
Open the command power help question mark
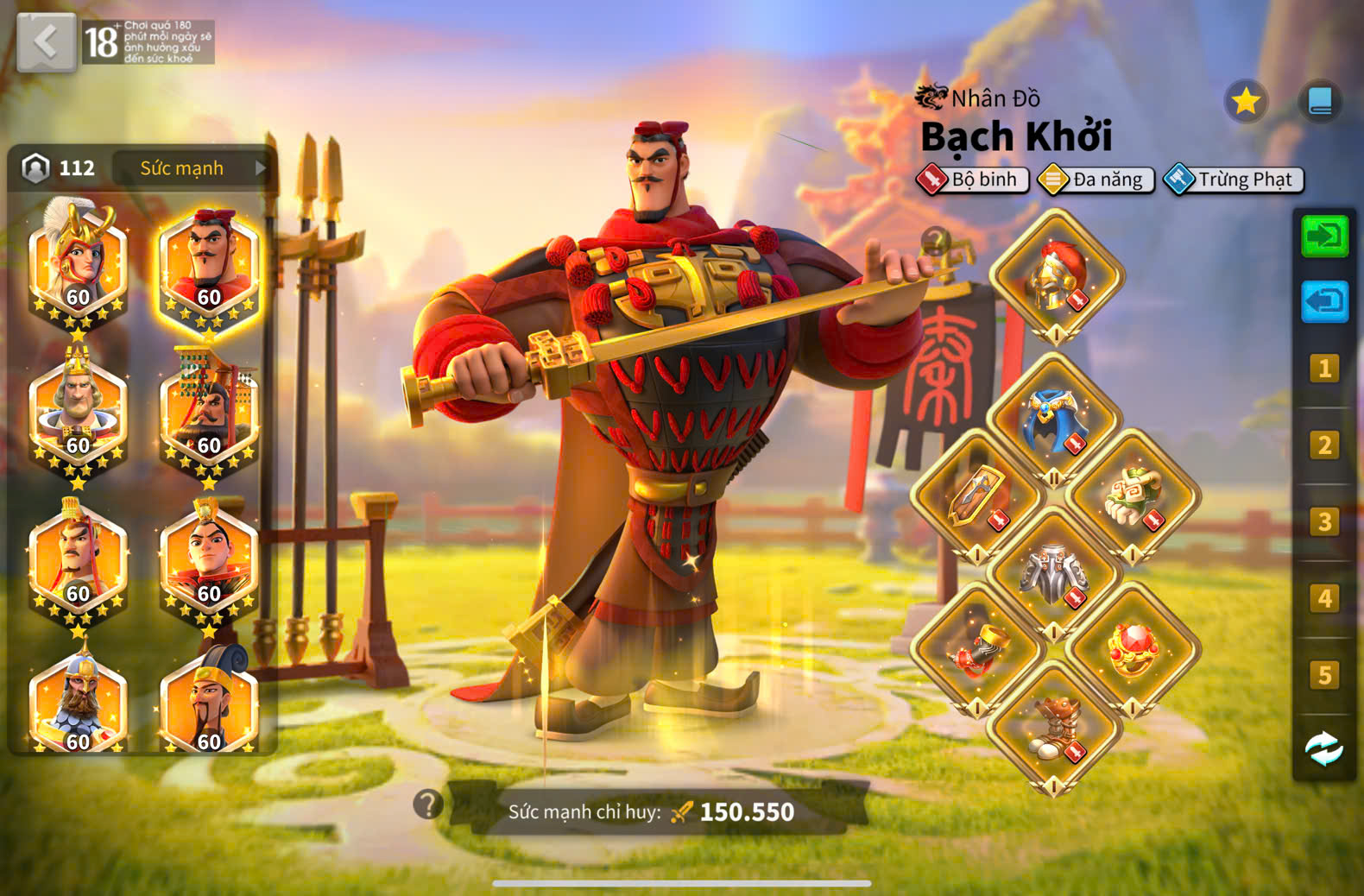point(428,805)
